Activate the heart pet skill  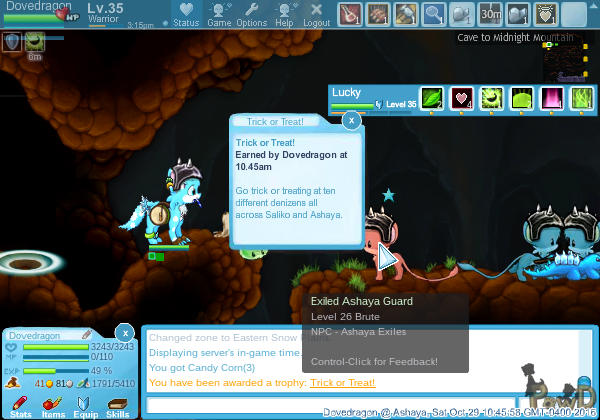461,99
